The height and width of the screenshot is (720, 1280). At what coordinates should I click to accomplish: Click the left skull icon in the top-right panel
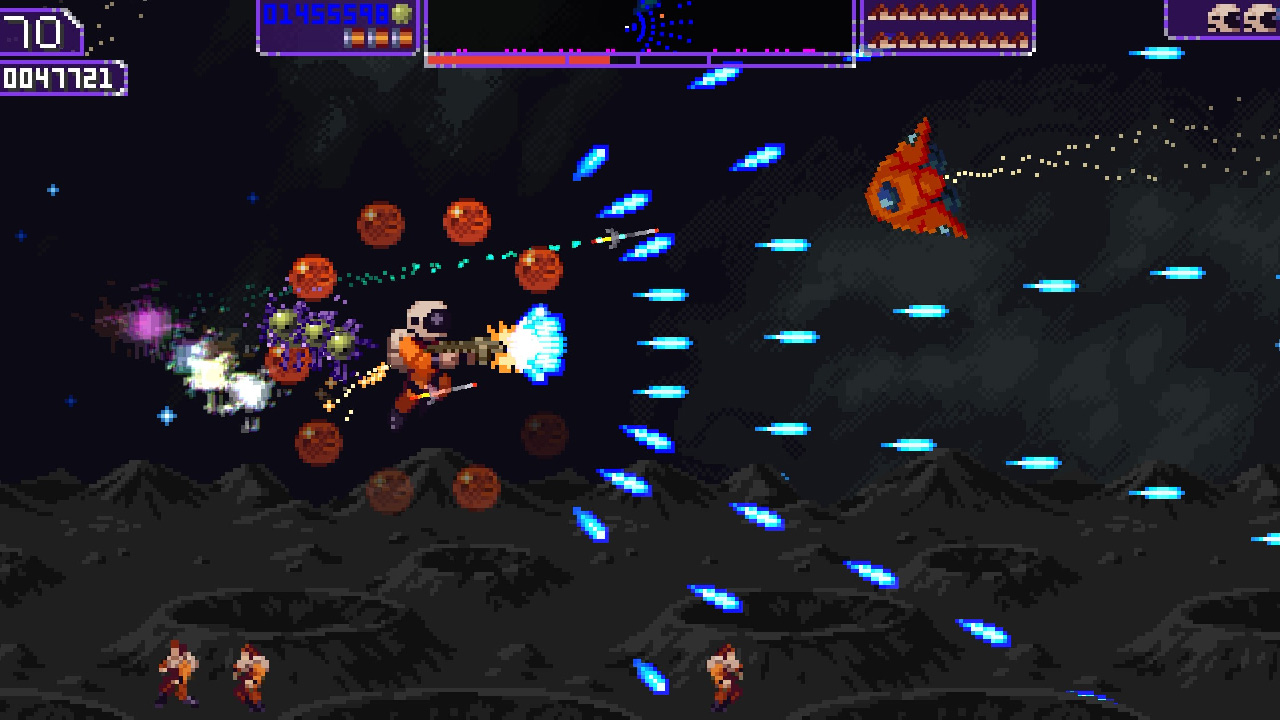point(1224,18)
